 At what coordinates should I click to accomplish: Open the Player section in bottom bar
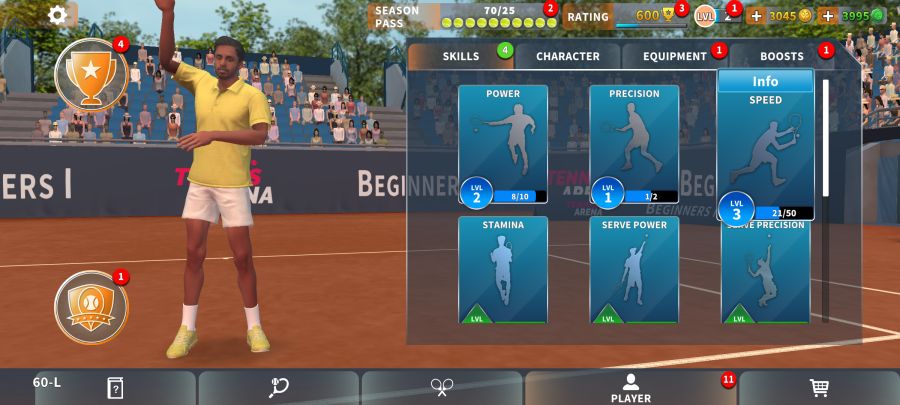[x=630, y=388]
